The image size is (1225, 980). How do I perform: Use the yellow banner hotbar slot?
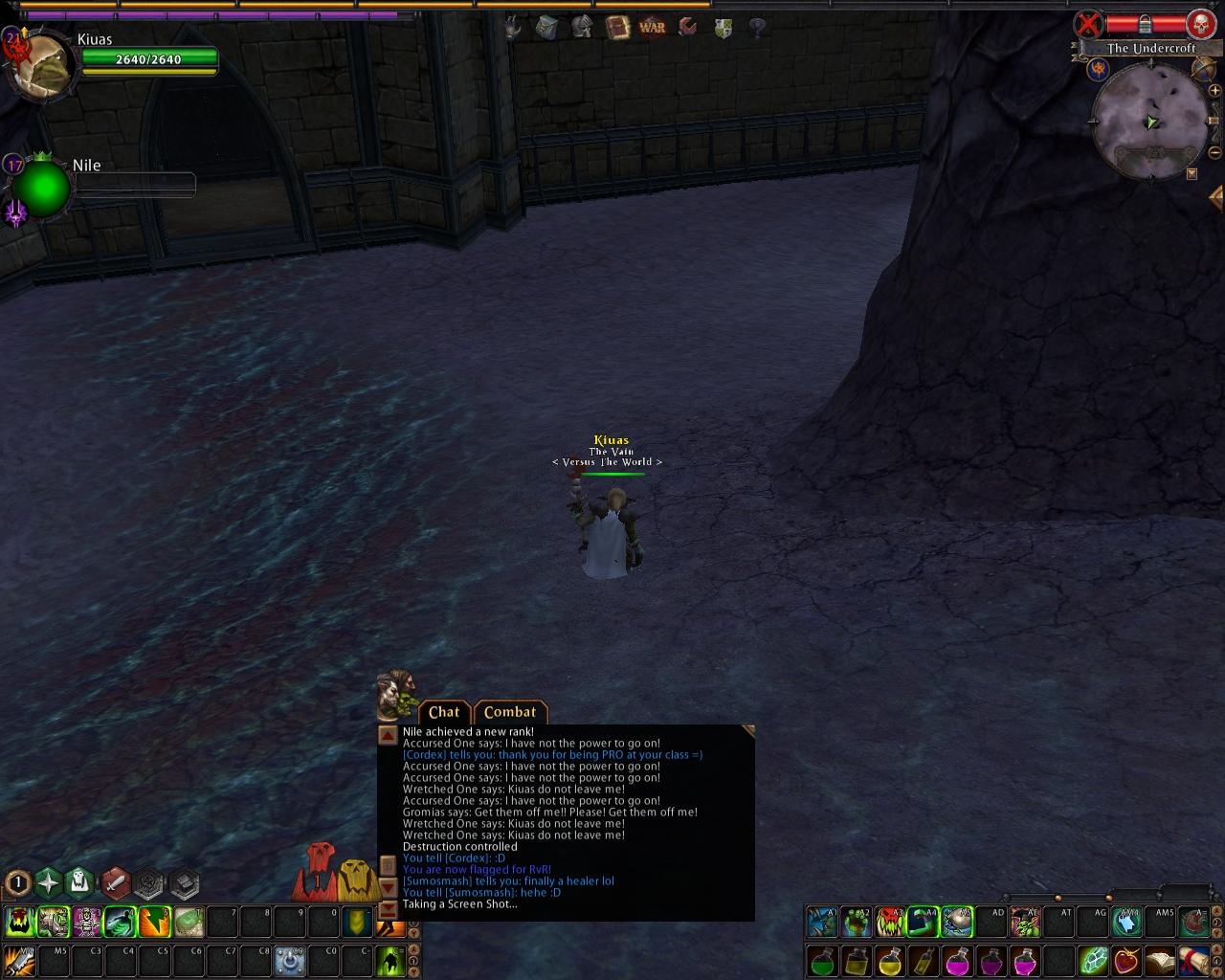(356, 922)
